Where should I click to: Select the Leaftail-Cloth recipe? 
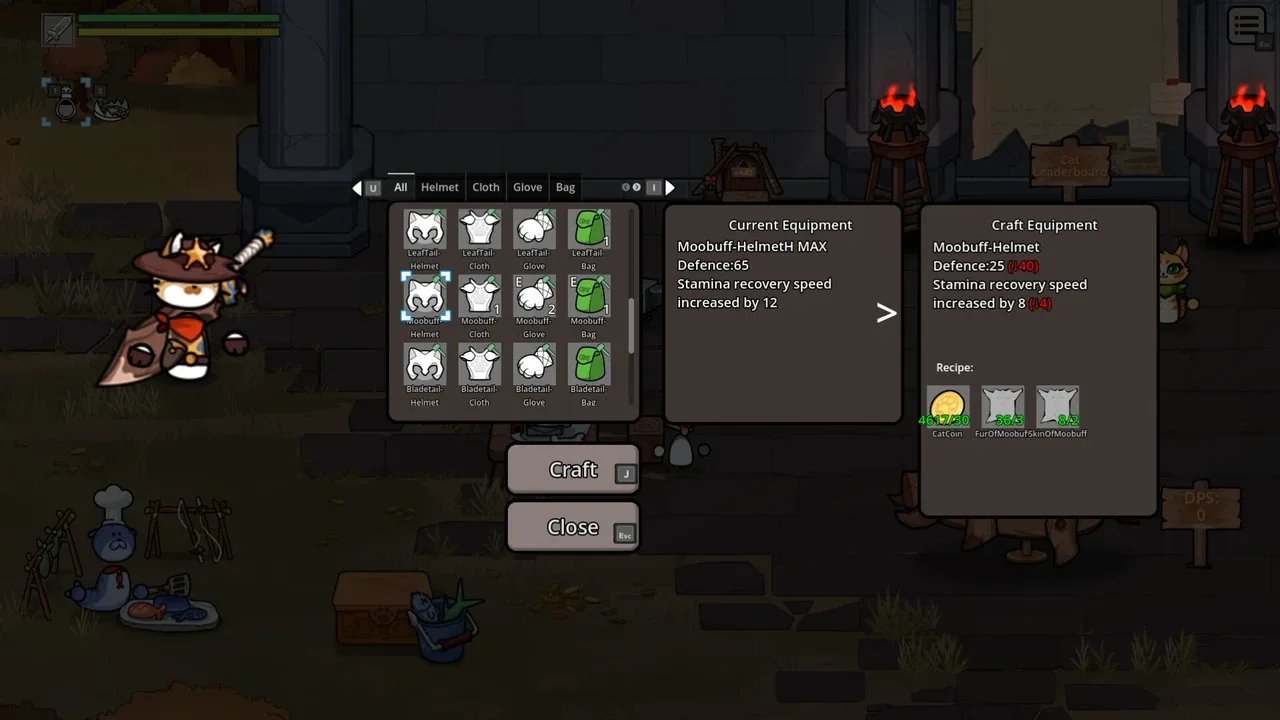click(480, 229)
